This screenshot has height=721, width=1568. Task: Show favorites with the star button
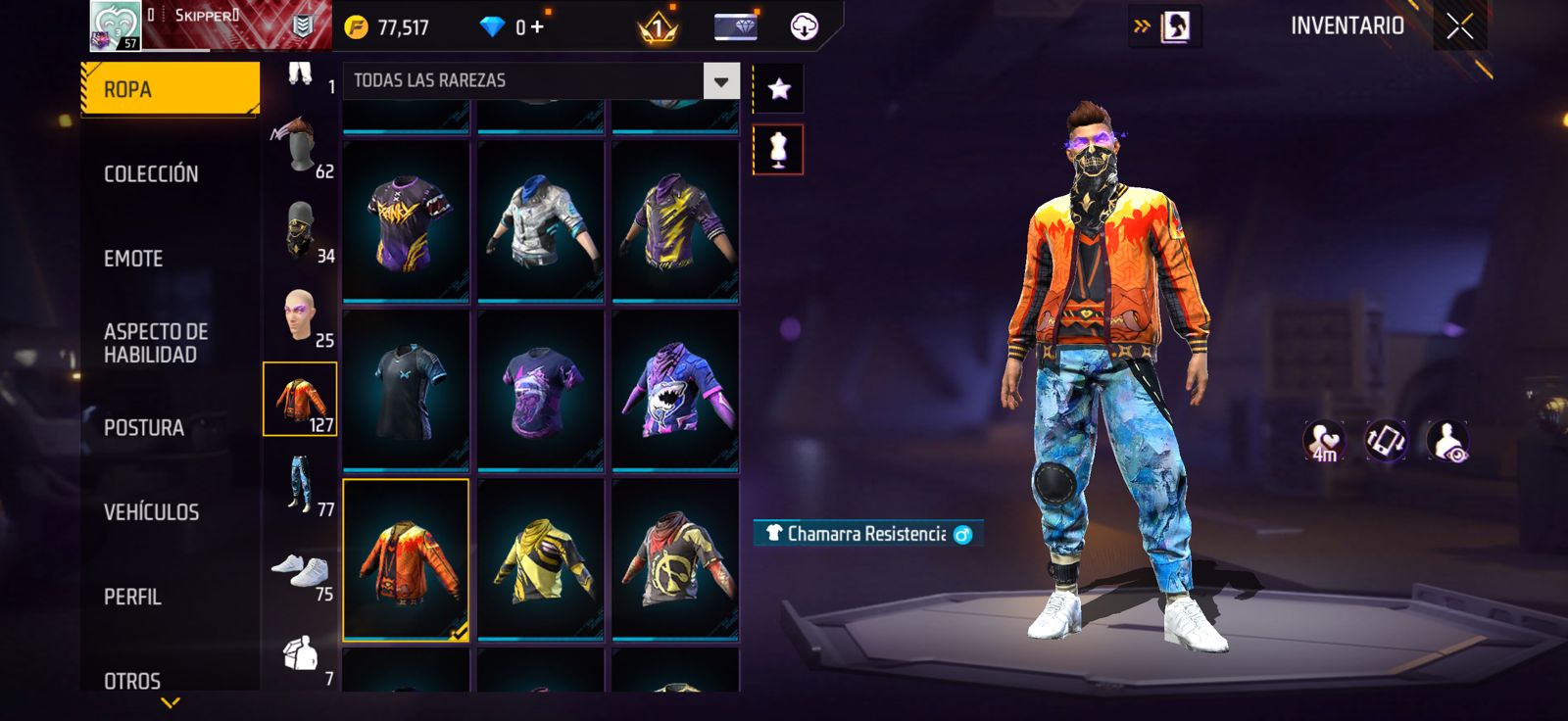tap(778, 89)
